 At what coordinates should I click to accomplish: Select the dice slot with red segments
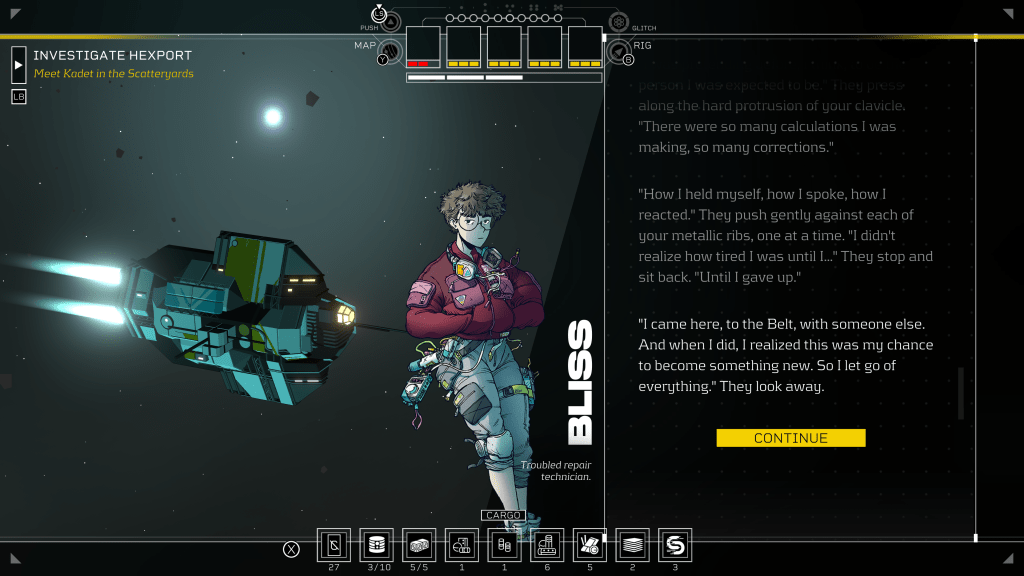click(423, 47)
